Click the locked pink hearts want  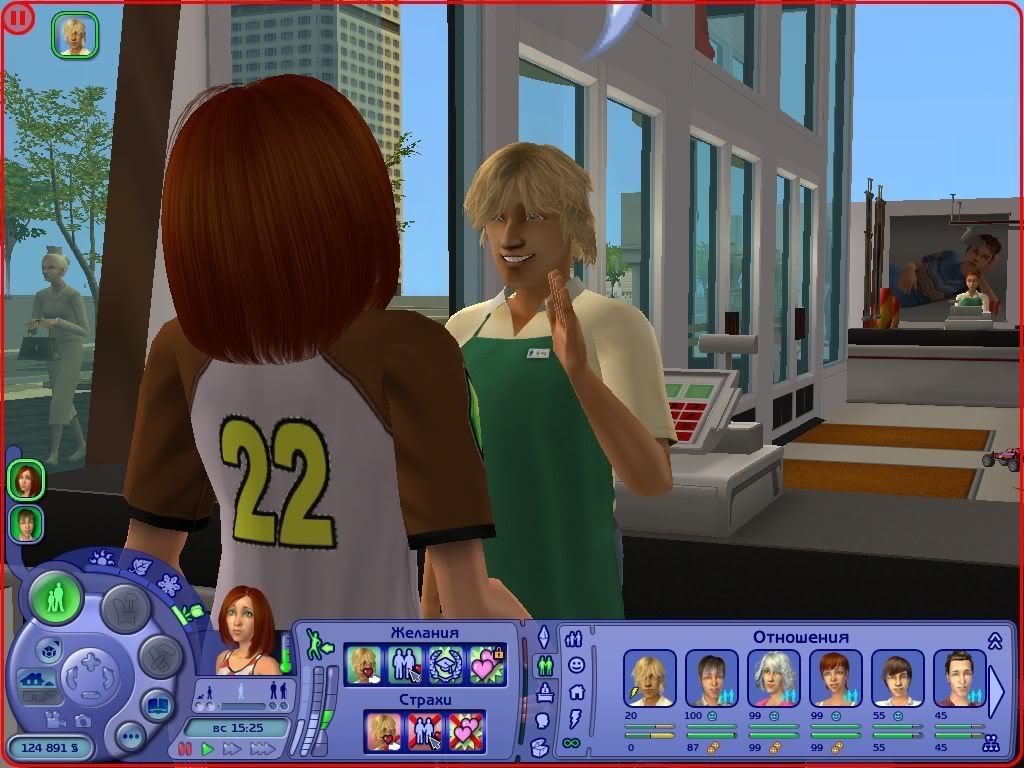pos(487,665)
